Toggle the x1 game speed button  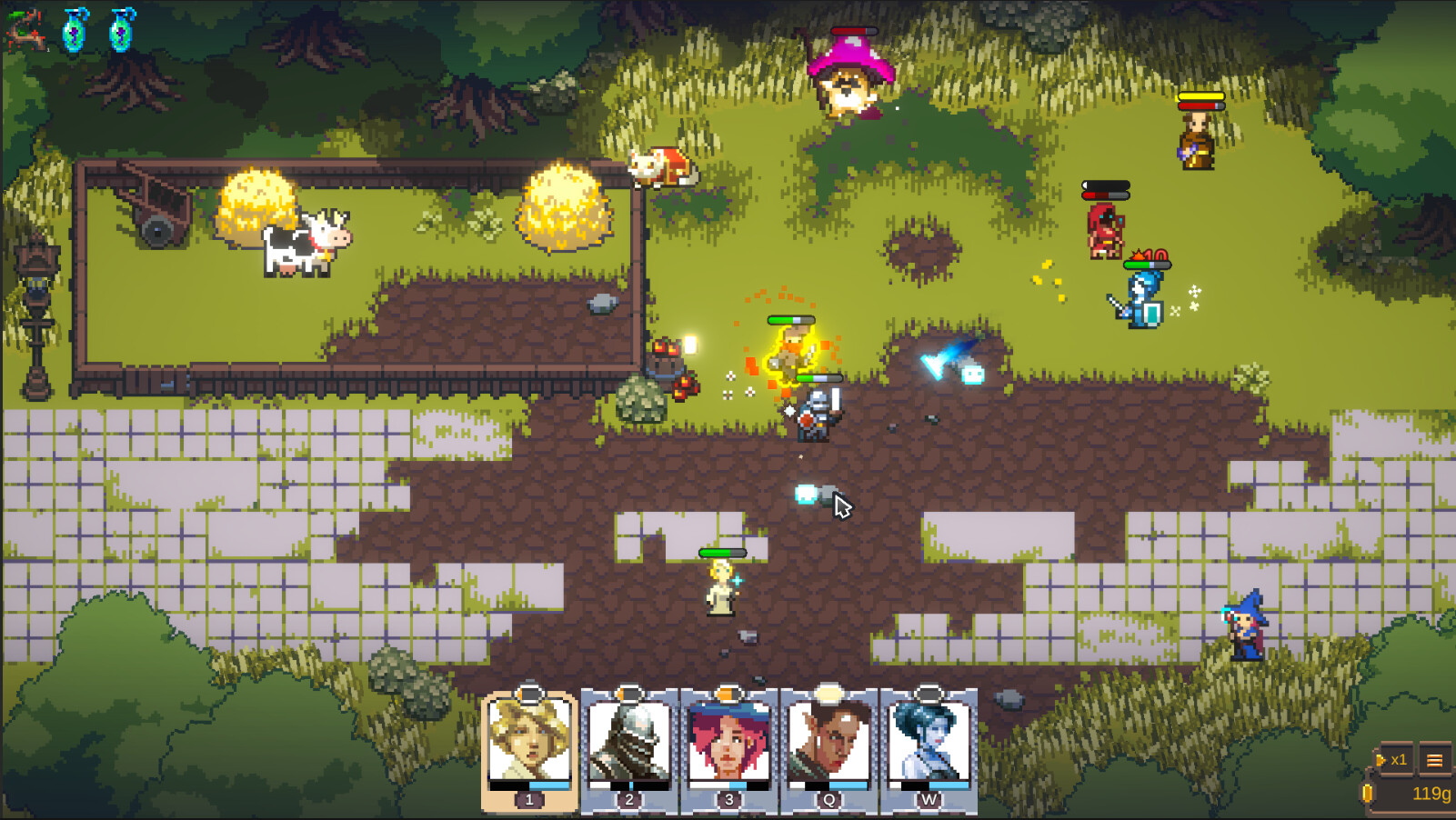point(1398,758)
